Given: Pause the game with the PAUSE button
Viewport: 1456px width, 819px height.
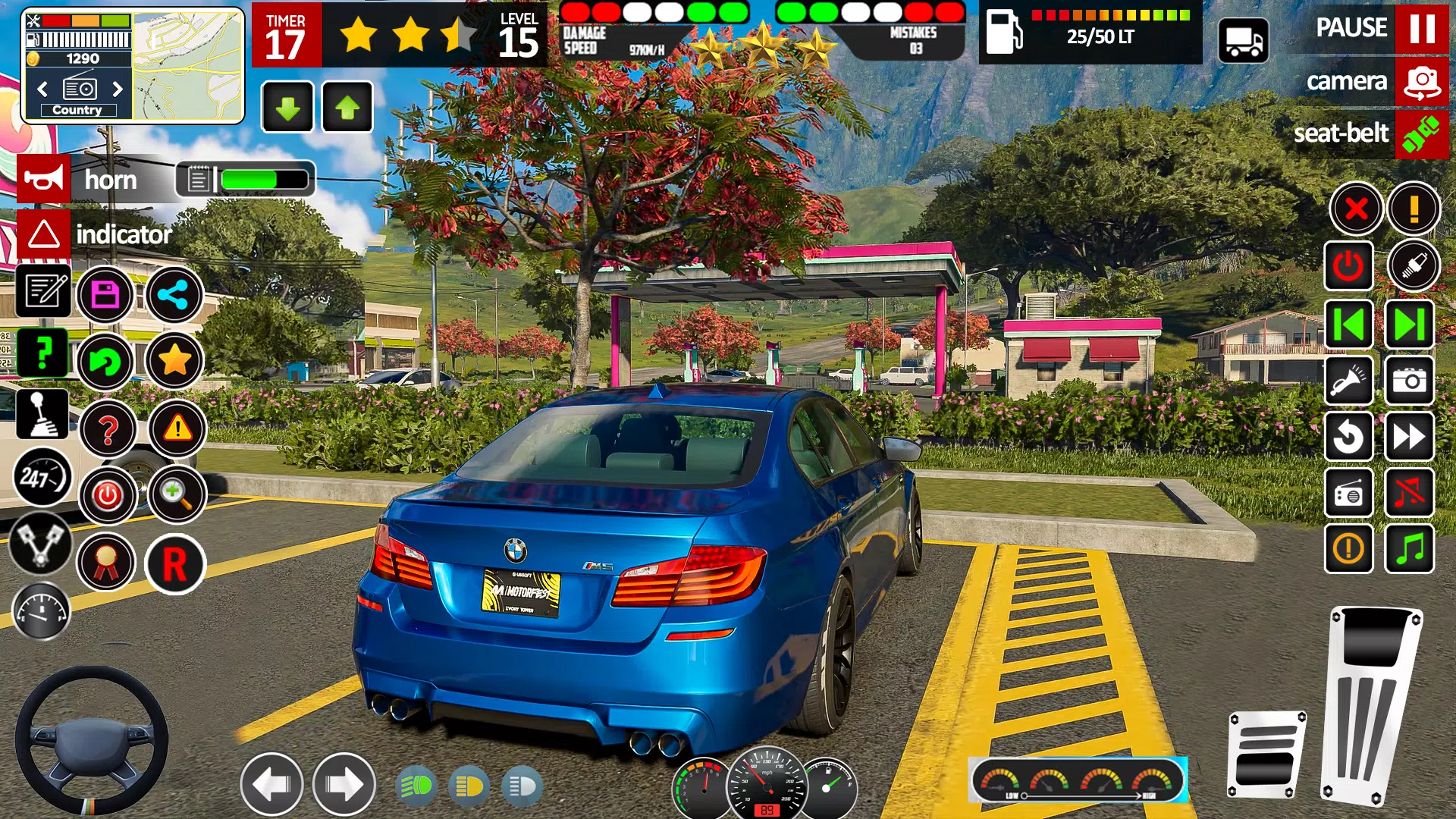Looking at the screenshot, I should click(x=1422, y=28).
